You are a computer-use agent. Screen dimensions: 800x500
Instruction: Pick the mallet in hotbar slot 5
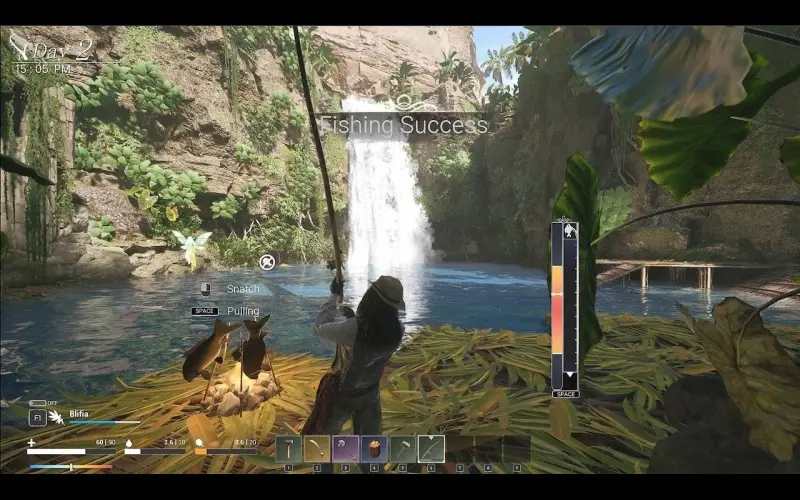(402, 449)
